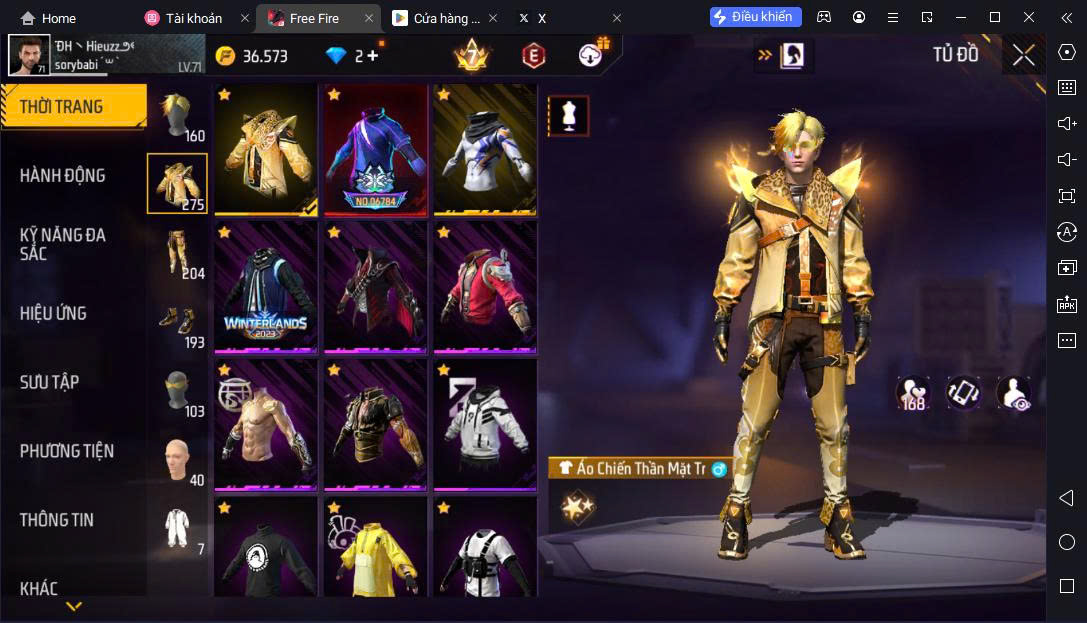Screen dimensions: 1087x623
Task: Choose the white hoodie with number 7
Action: 484,425
